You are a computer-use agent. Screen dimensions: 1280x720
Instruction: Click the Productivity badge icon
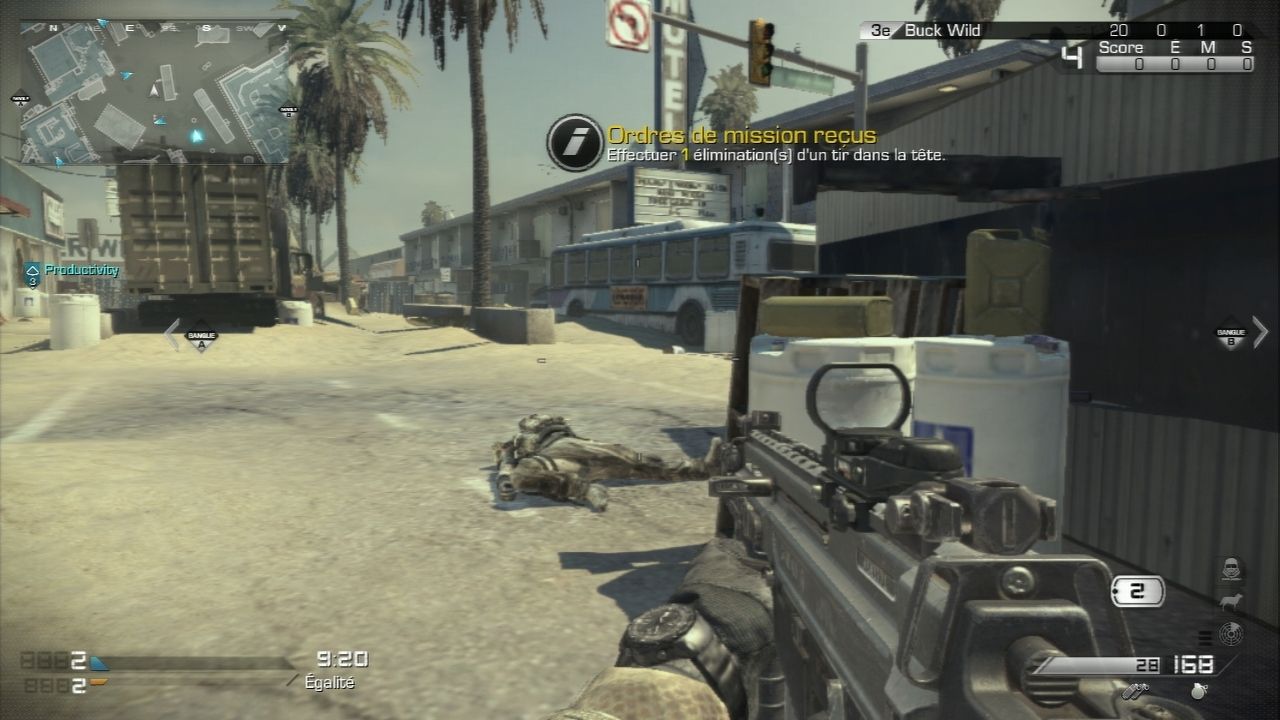(34, 269)
